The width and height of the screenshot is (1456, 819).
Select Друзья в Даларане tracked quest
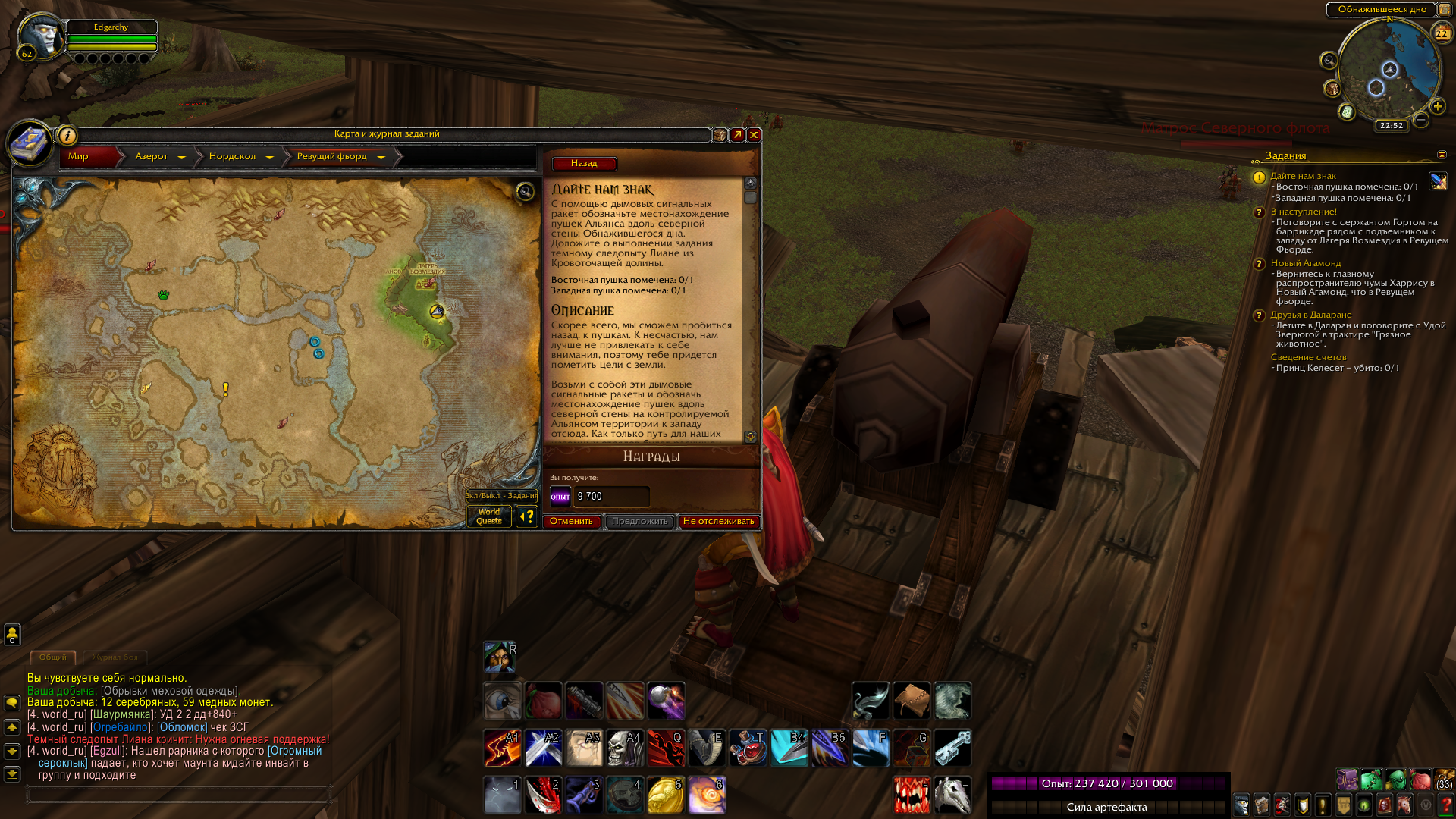[1311, 315]
